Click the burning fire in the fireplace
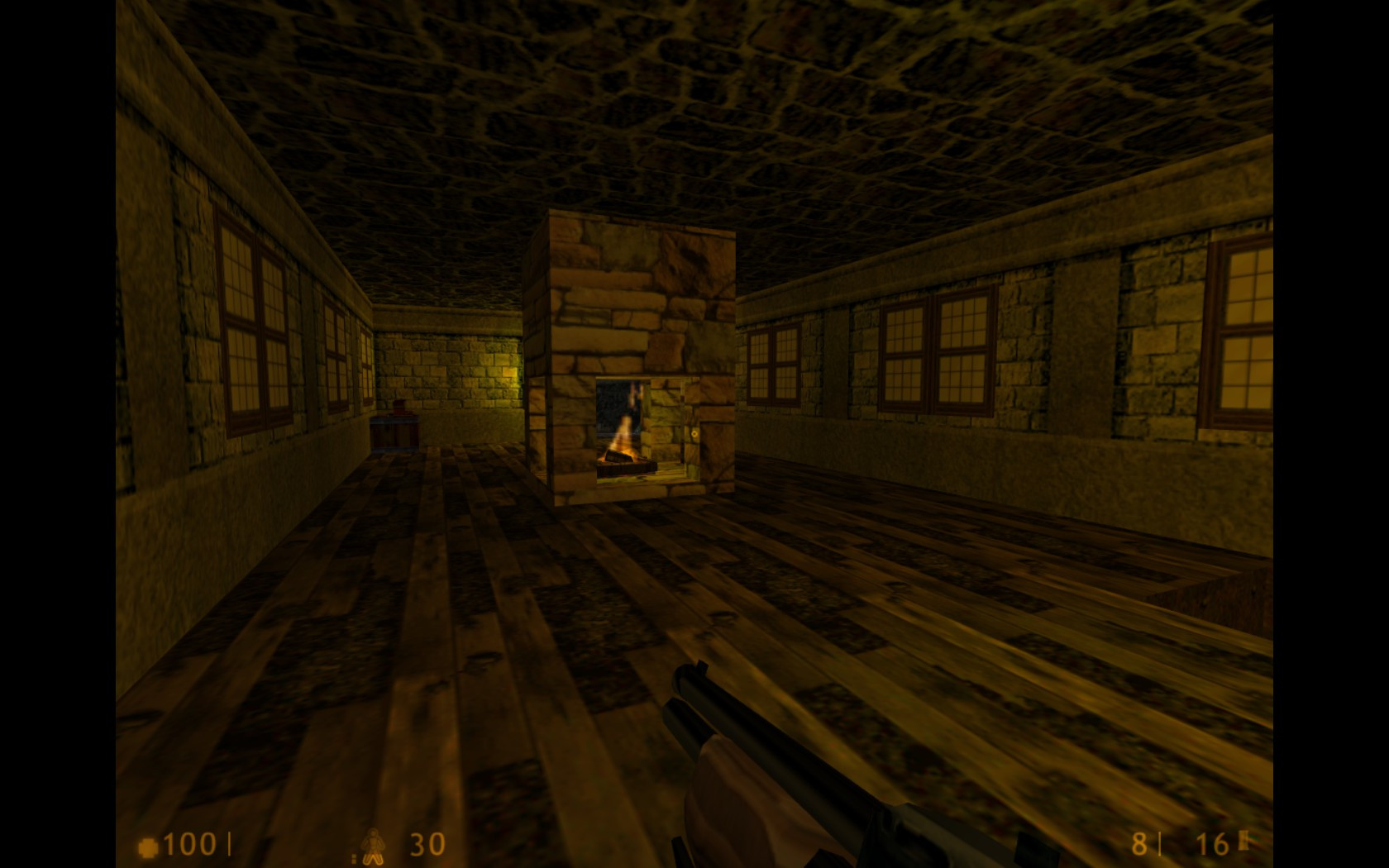Viewport: 1389px width, 868px height. [x=622, y=438]
